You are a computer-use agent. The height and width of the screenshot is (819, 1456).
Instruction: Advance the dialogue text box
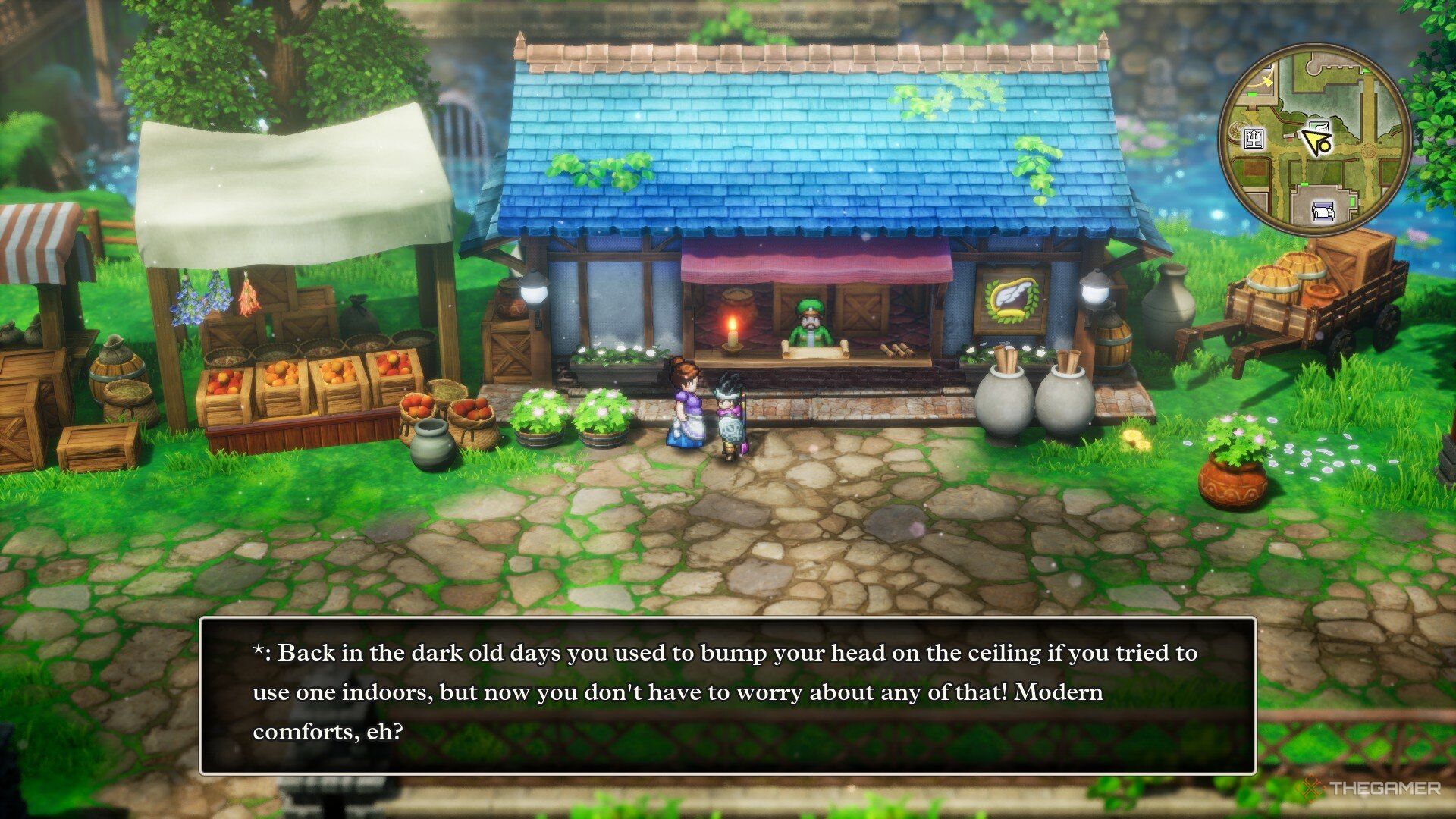[727, 695]
